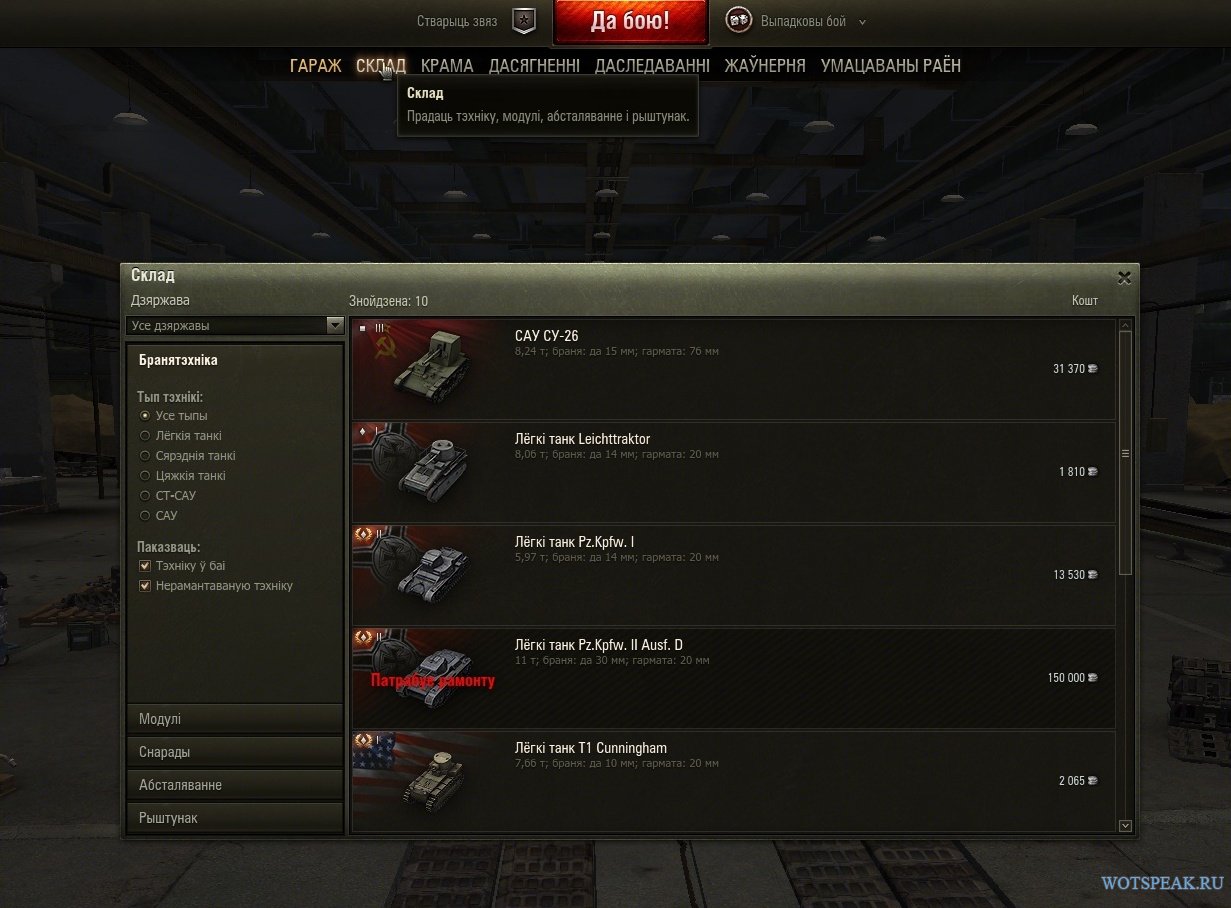Switch to the Крама shop tab
This screenshot has width=1231, height=908.
pos(447,66)
